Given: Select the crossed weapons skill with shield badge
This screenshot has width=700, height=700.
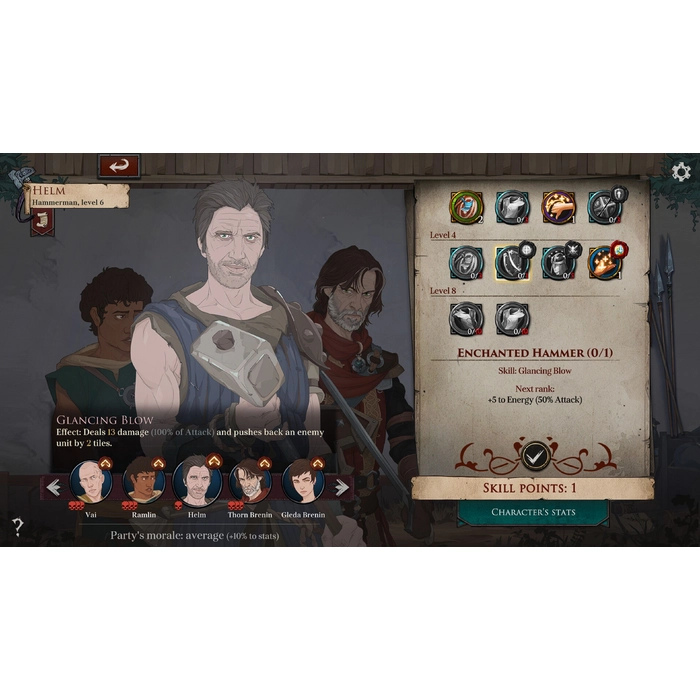Looking at the screenshot, I should [603, 207].
